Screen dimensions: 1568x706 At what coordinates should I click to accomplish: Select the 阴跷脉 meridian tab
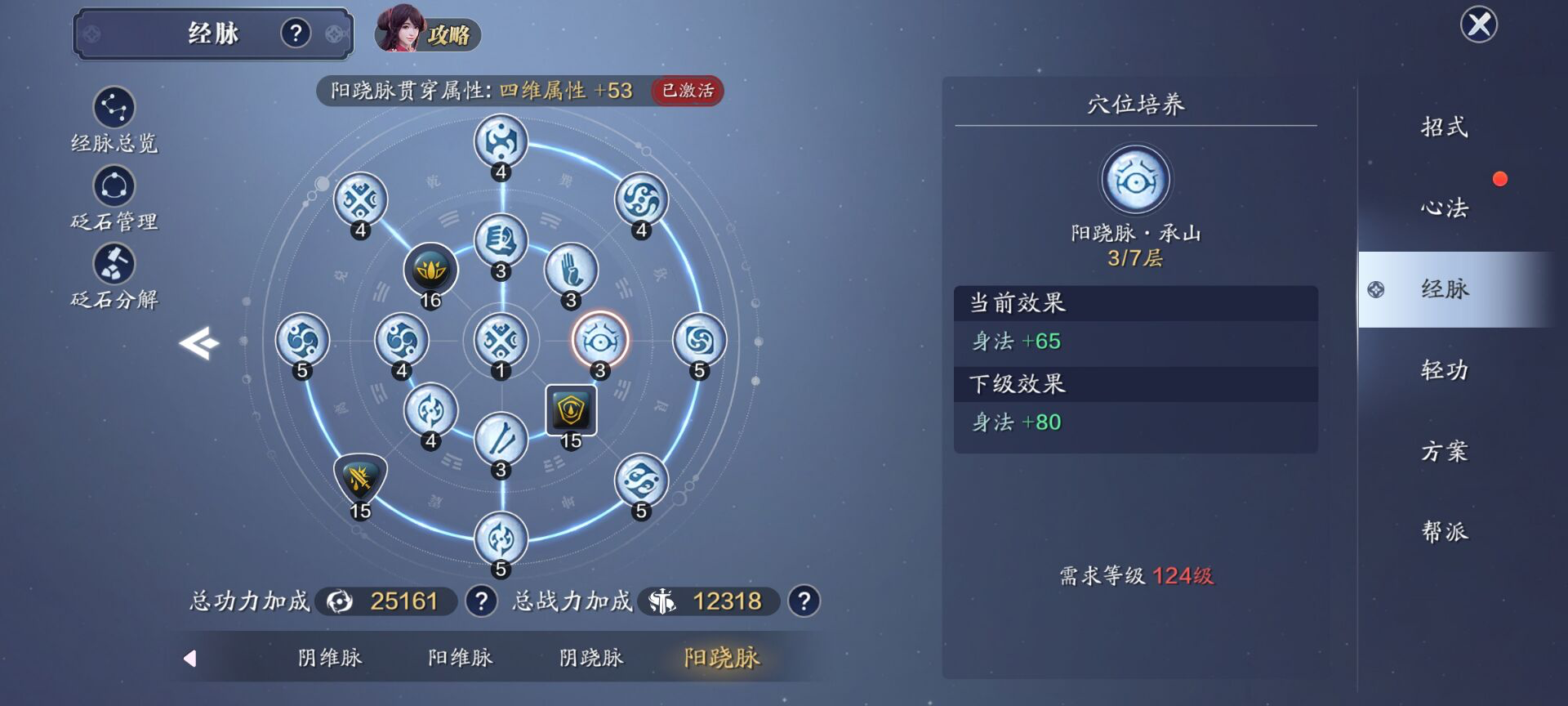(590, 658)
